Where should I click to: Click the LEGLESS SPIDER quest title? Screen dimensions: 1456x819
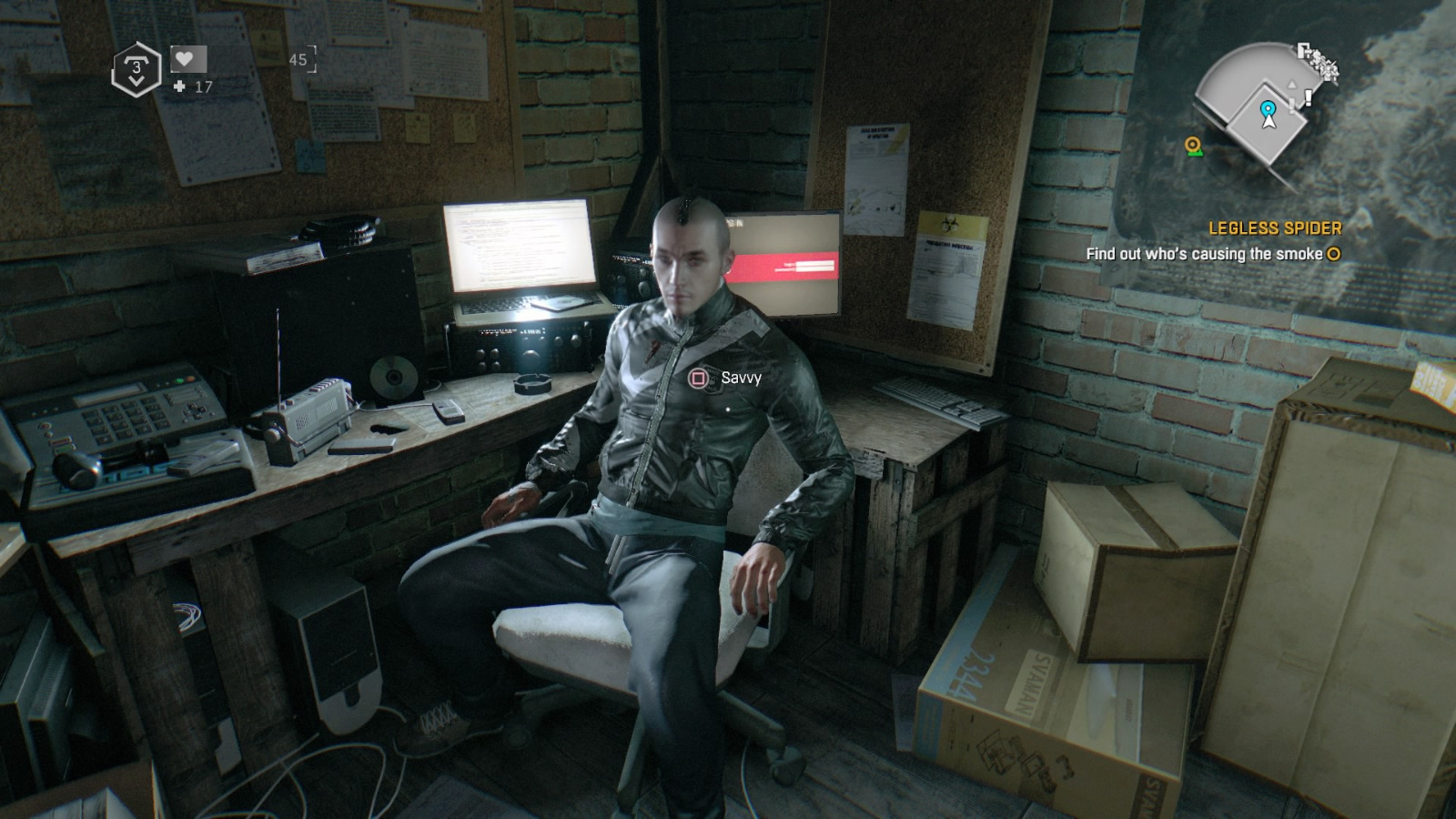pos(1276,229)
